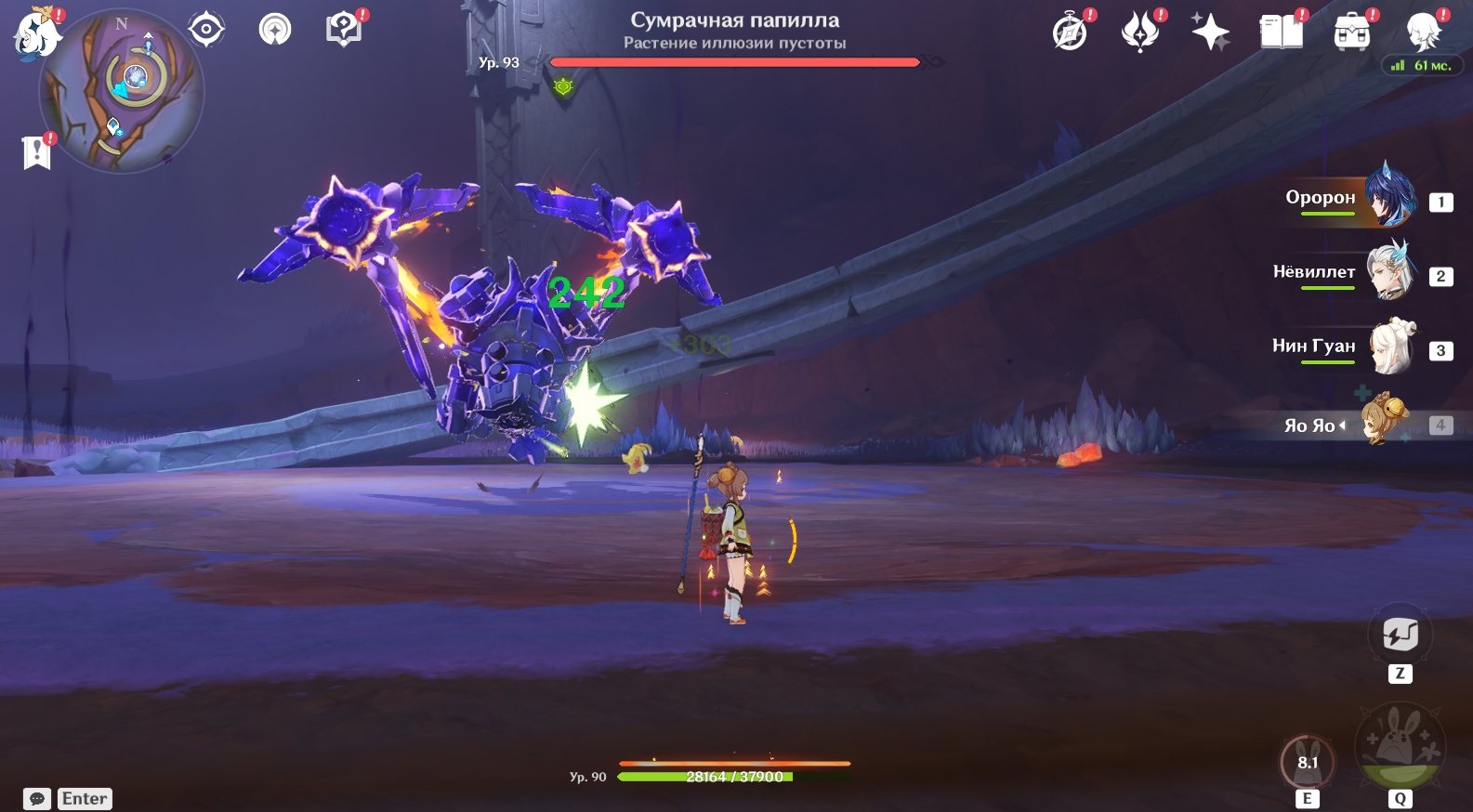Open the tutorial question-mark map icon

point(343,30)
